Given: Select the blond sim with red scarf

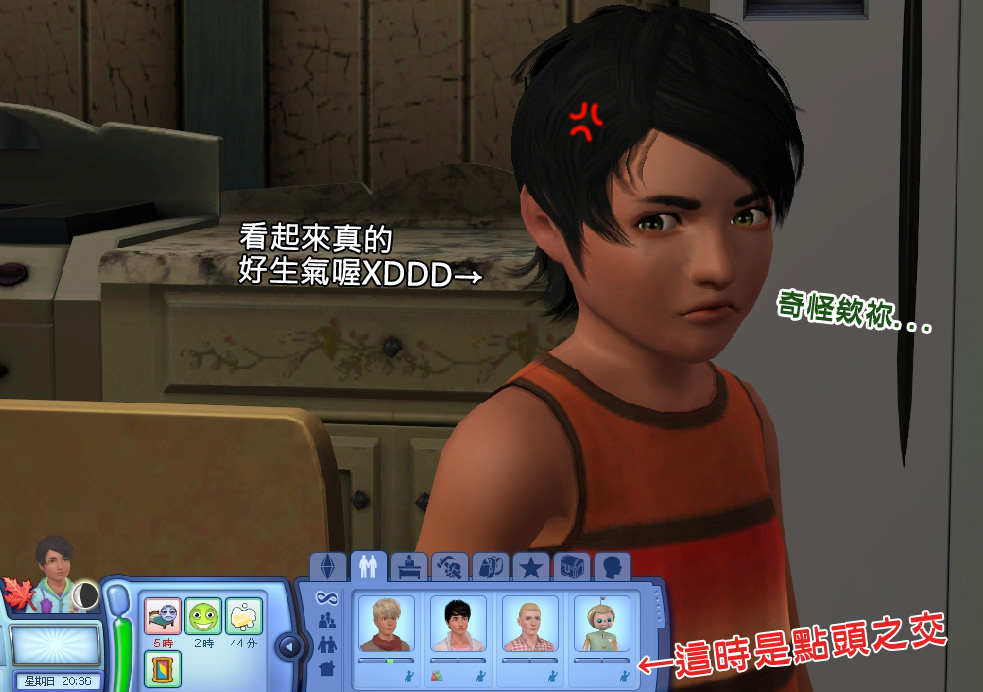Looking at the screenshot, I should click(387, 626).
